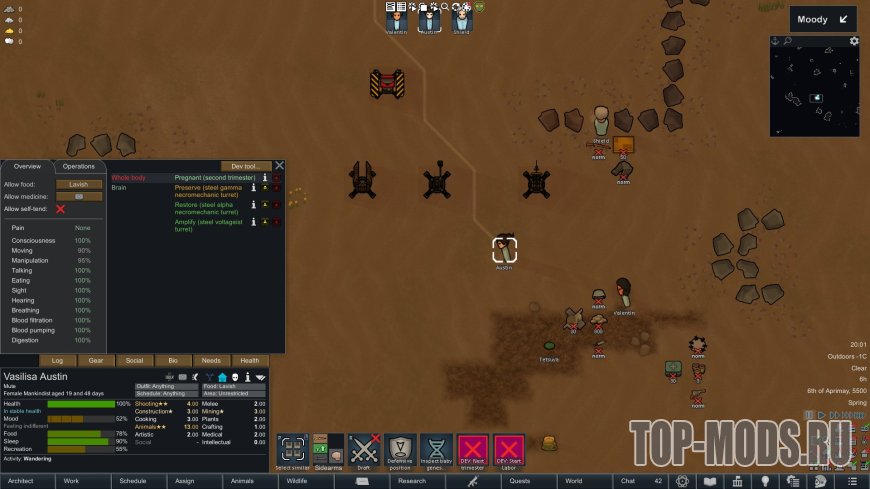Open the Gear tab
The image size is (870, 489).
[96, 360]
